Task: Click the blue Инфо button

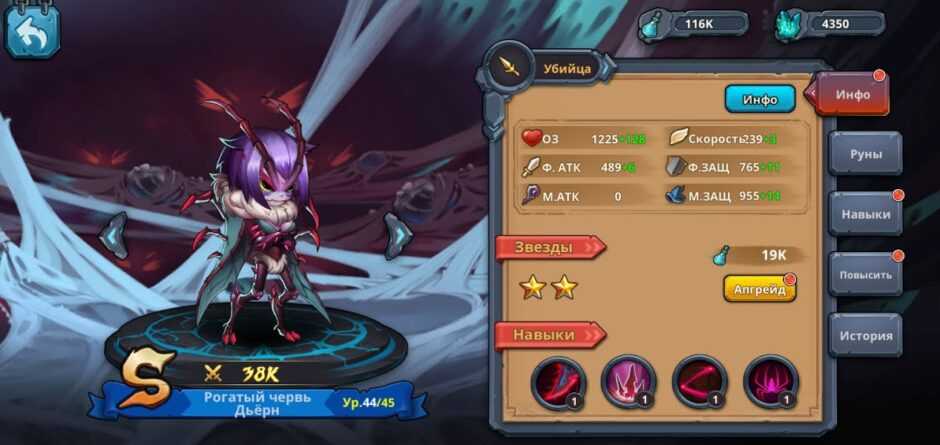Action: [759, 99]
